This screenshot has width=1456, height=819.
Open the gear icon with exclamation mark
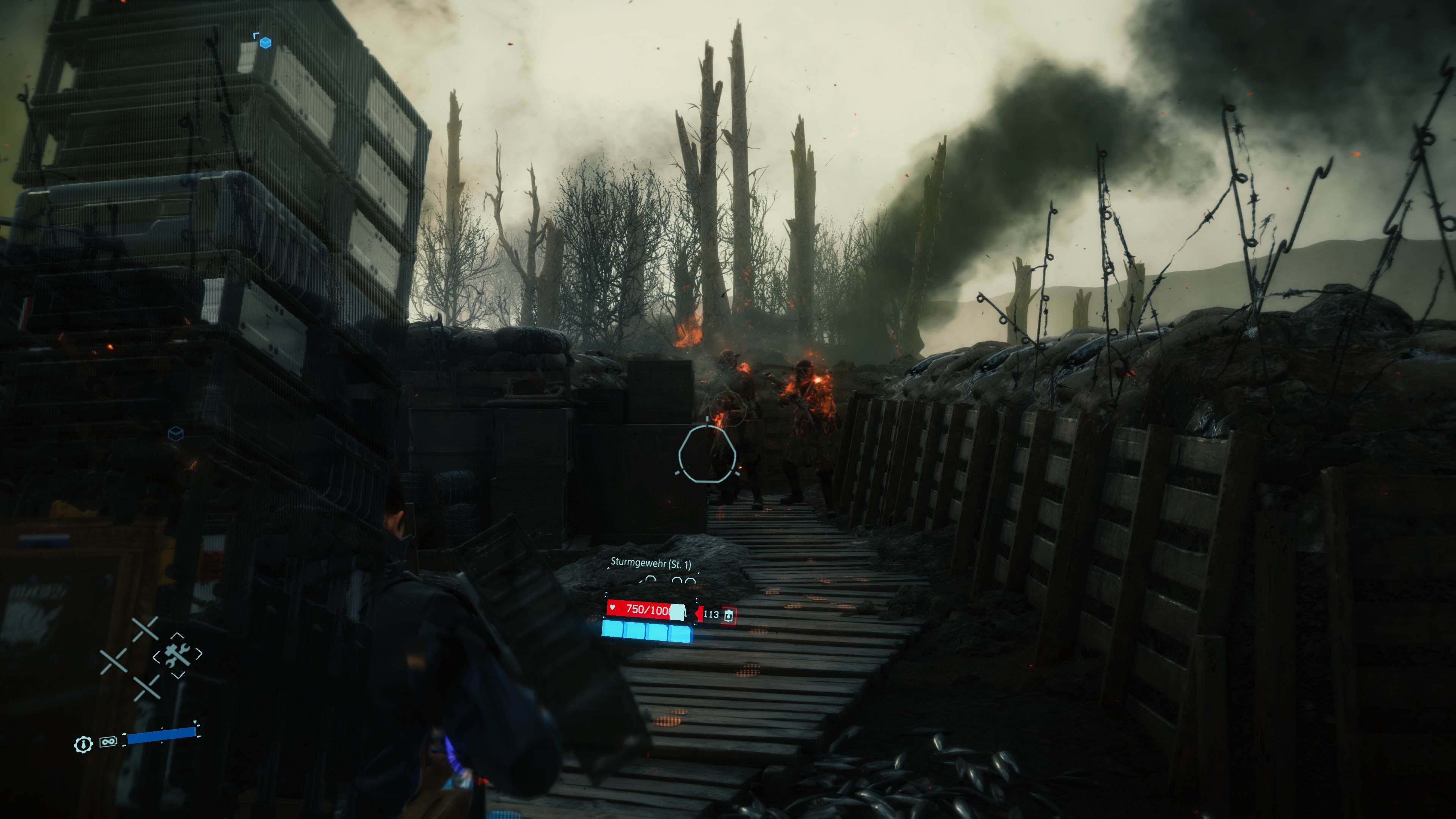coord(84,745)
